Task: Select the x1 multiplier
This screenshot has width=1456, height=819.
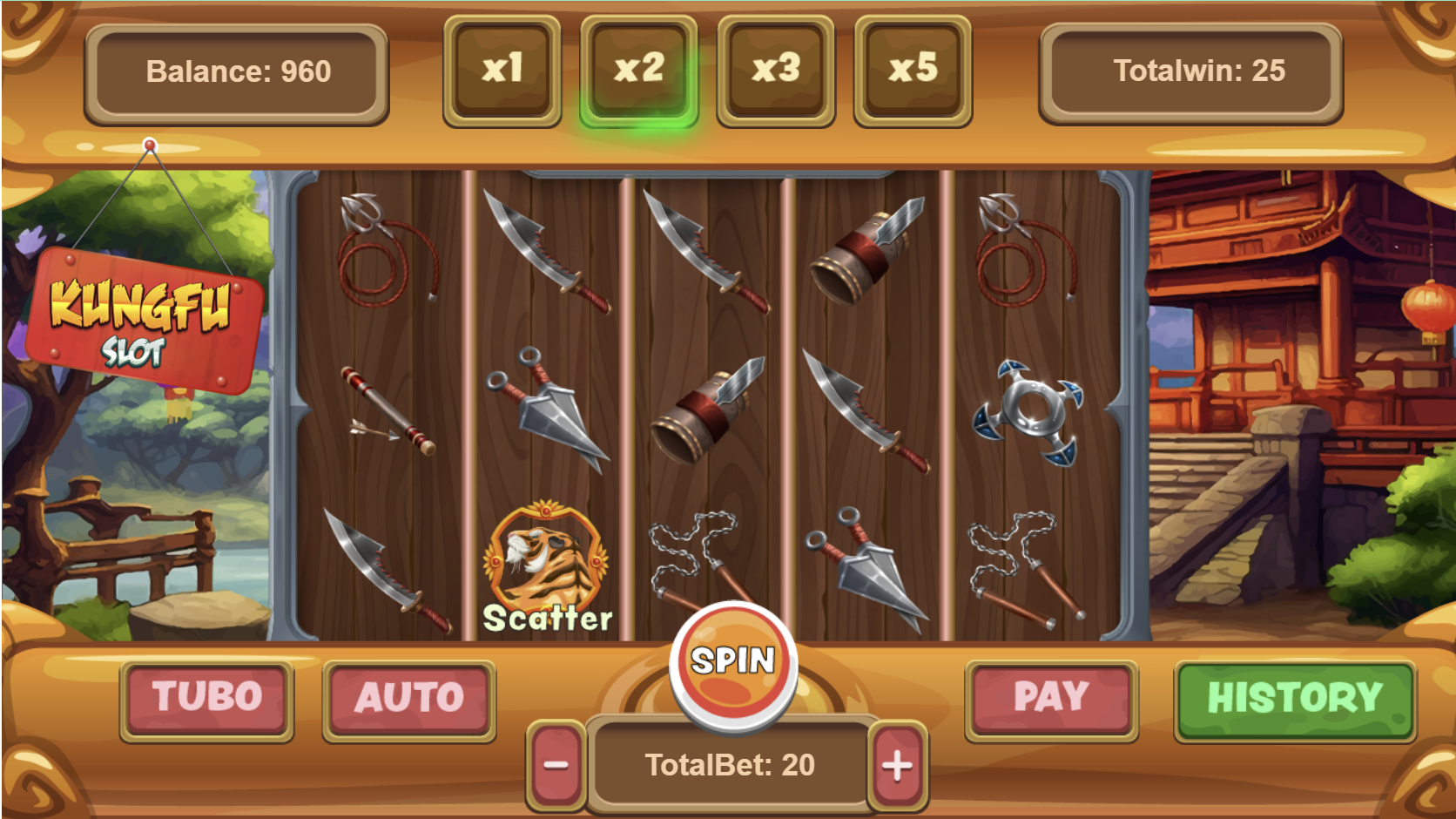Action: [502, 70]
